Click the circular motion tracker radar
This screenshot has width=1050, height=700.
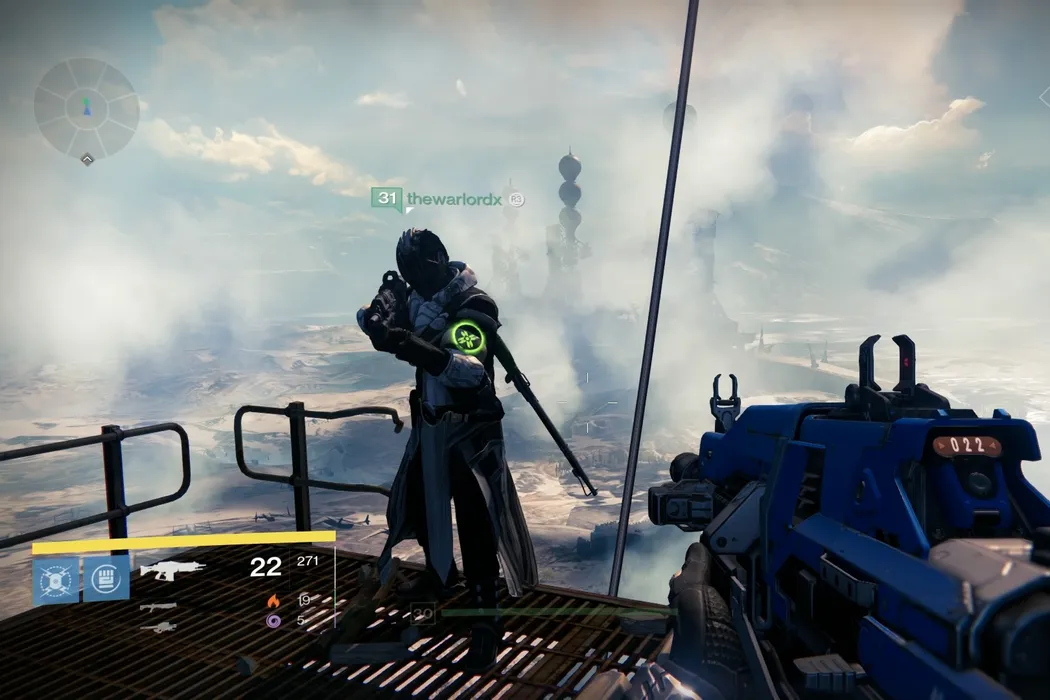click(x=87, y=107)
